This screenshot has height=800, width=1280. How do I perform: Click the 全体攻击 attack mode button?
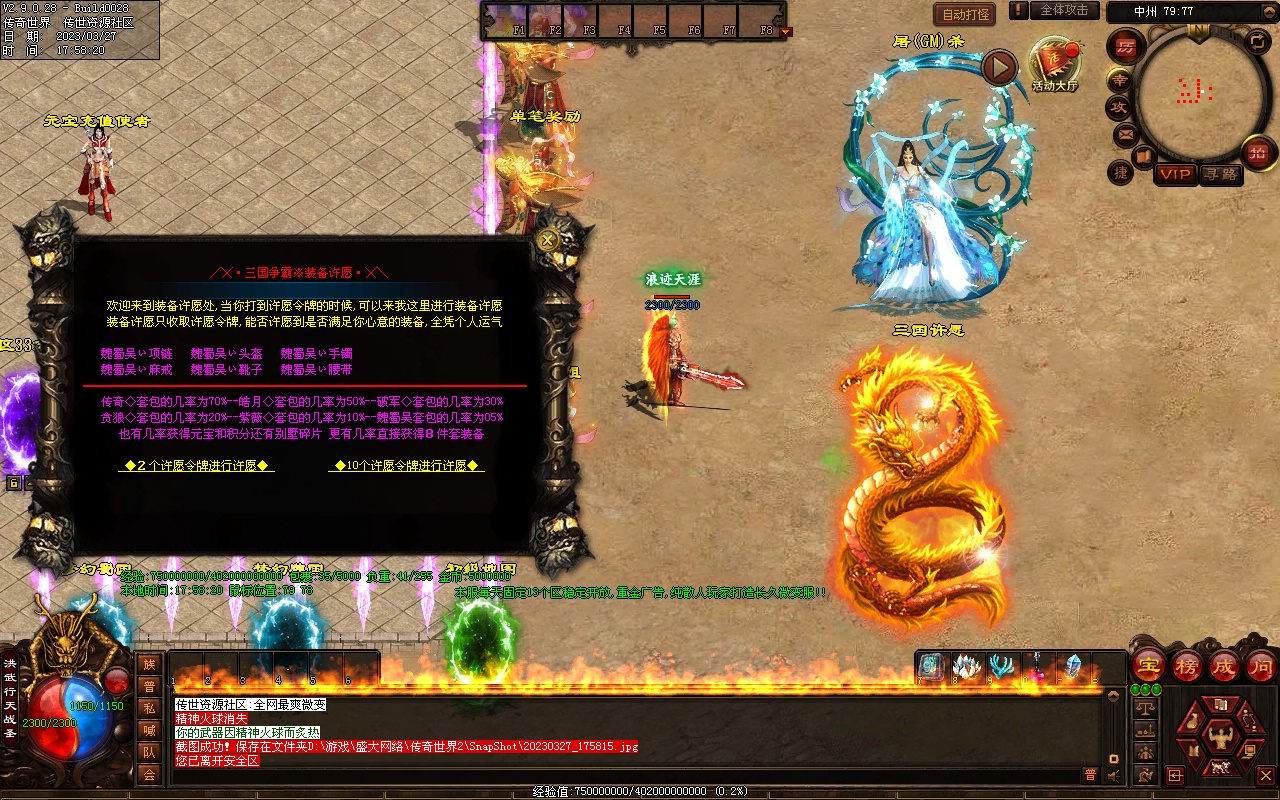click(1063, 10)
